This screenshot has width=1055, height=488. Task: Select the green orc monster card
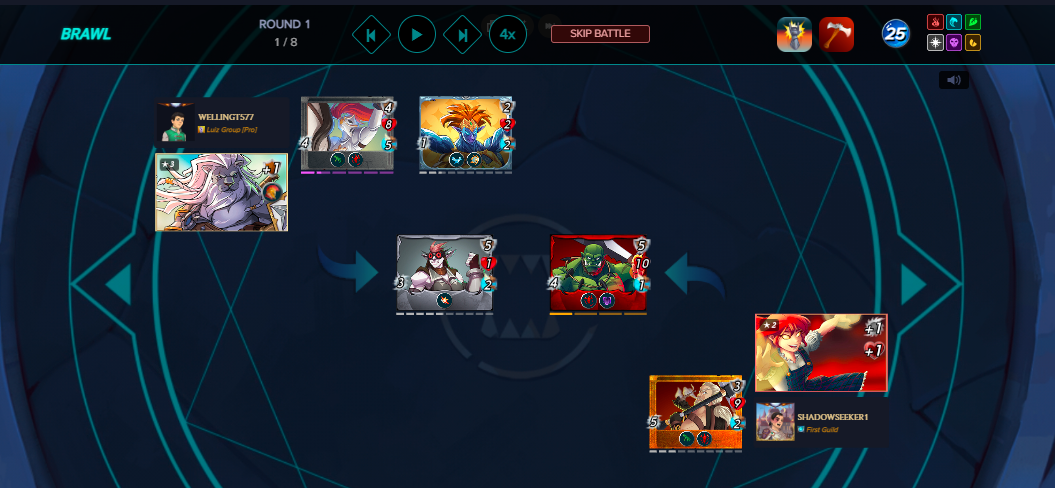point(598,272)
